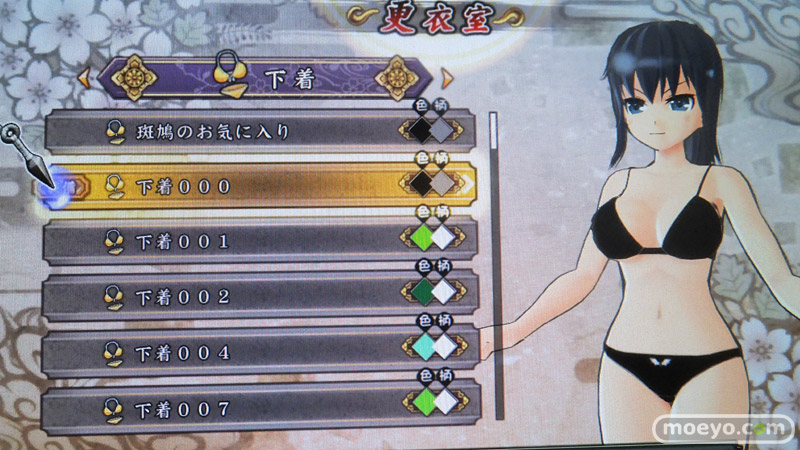
Task: Choose the 下着004 entry
Action: [230, 352]
